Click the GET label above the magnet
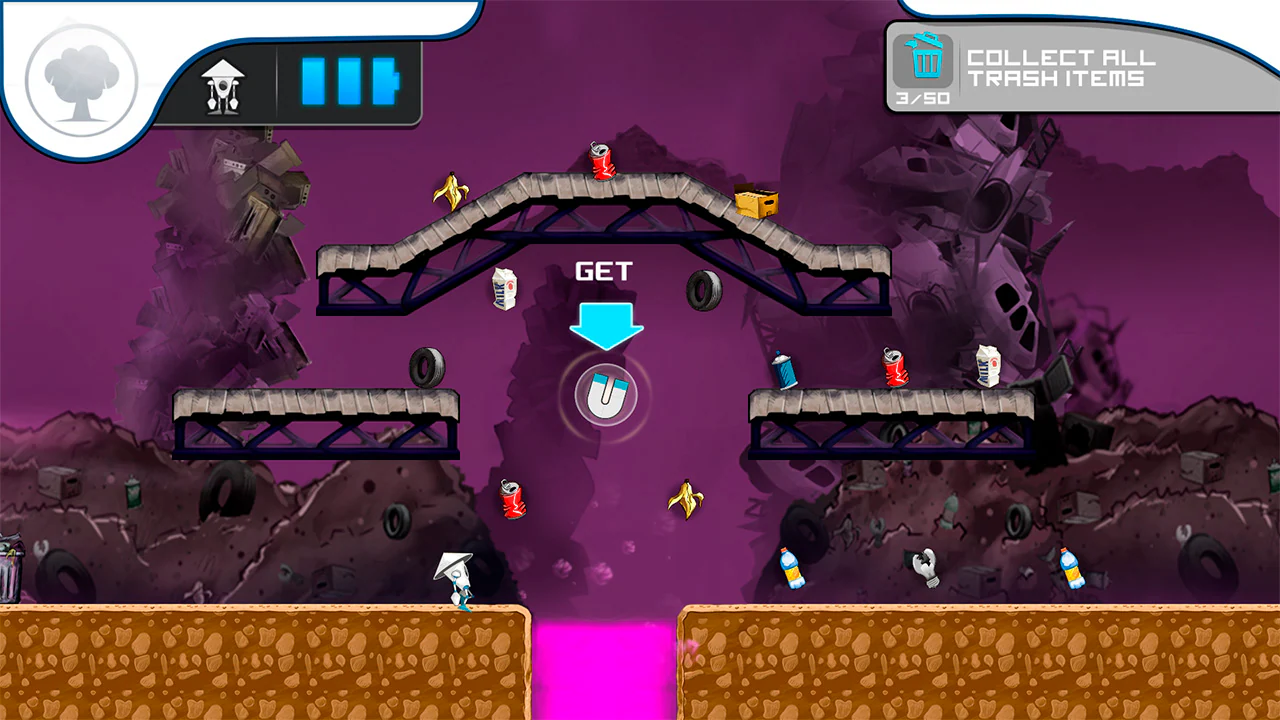1280x720 pixels. tap(604, 270)
